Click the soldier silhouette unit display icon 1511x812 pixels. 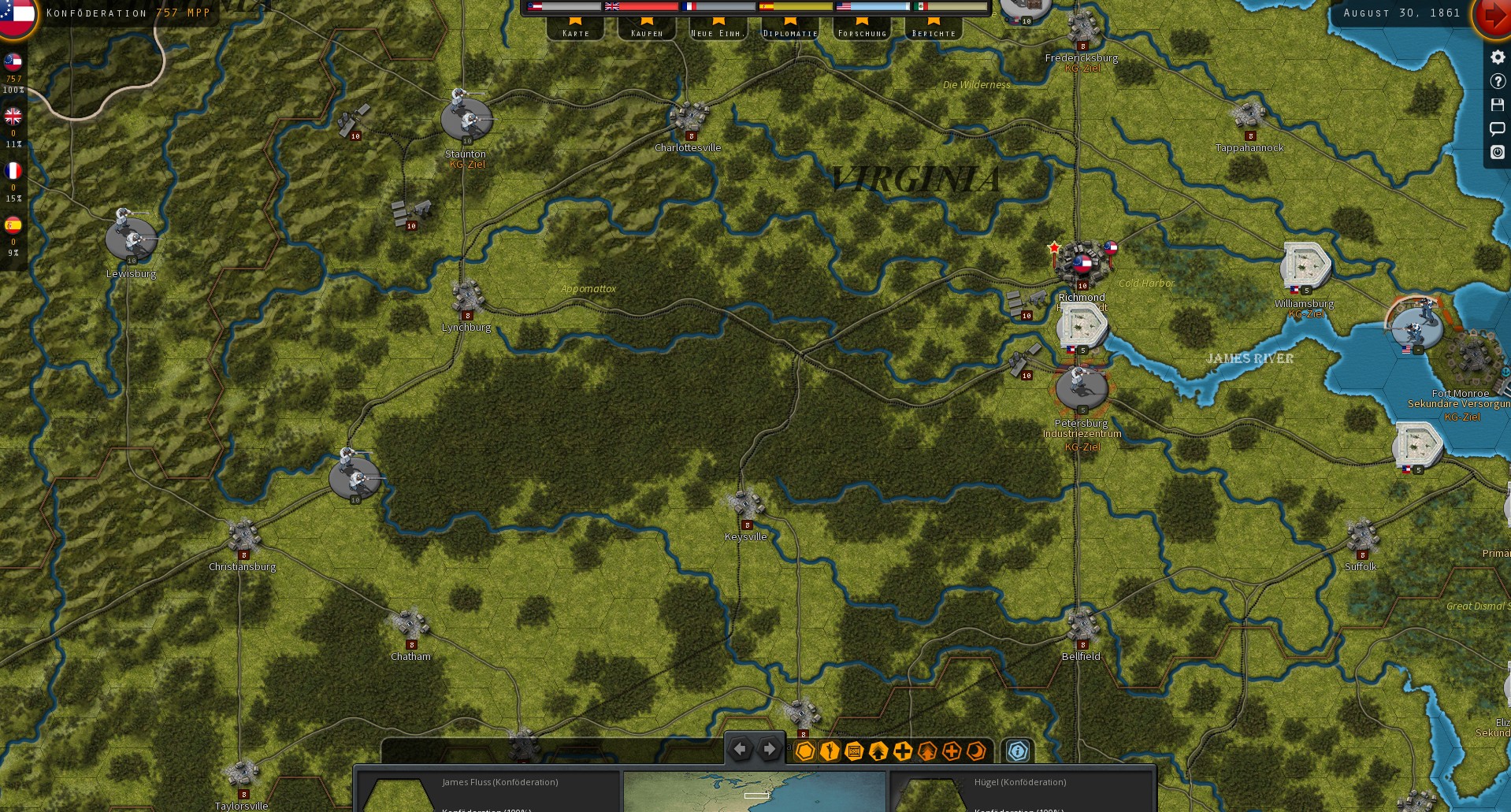tap(828, 751)
